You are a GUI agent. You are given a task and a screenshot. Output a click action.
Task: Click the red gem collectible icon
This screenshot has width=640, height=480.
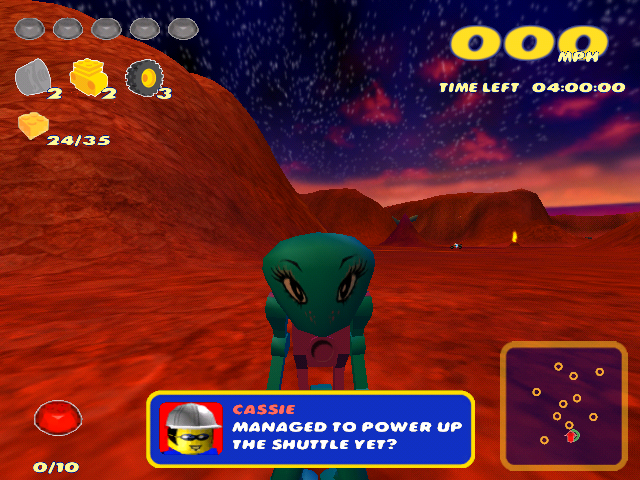[x=56, y=417]
